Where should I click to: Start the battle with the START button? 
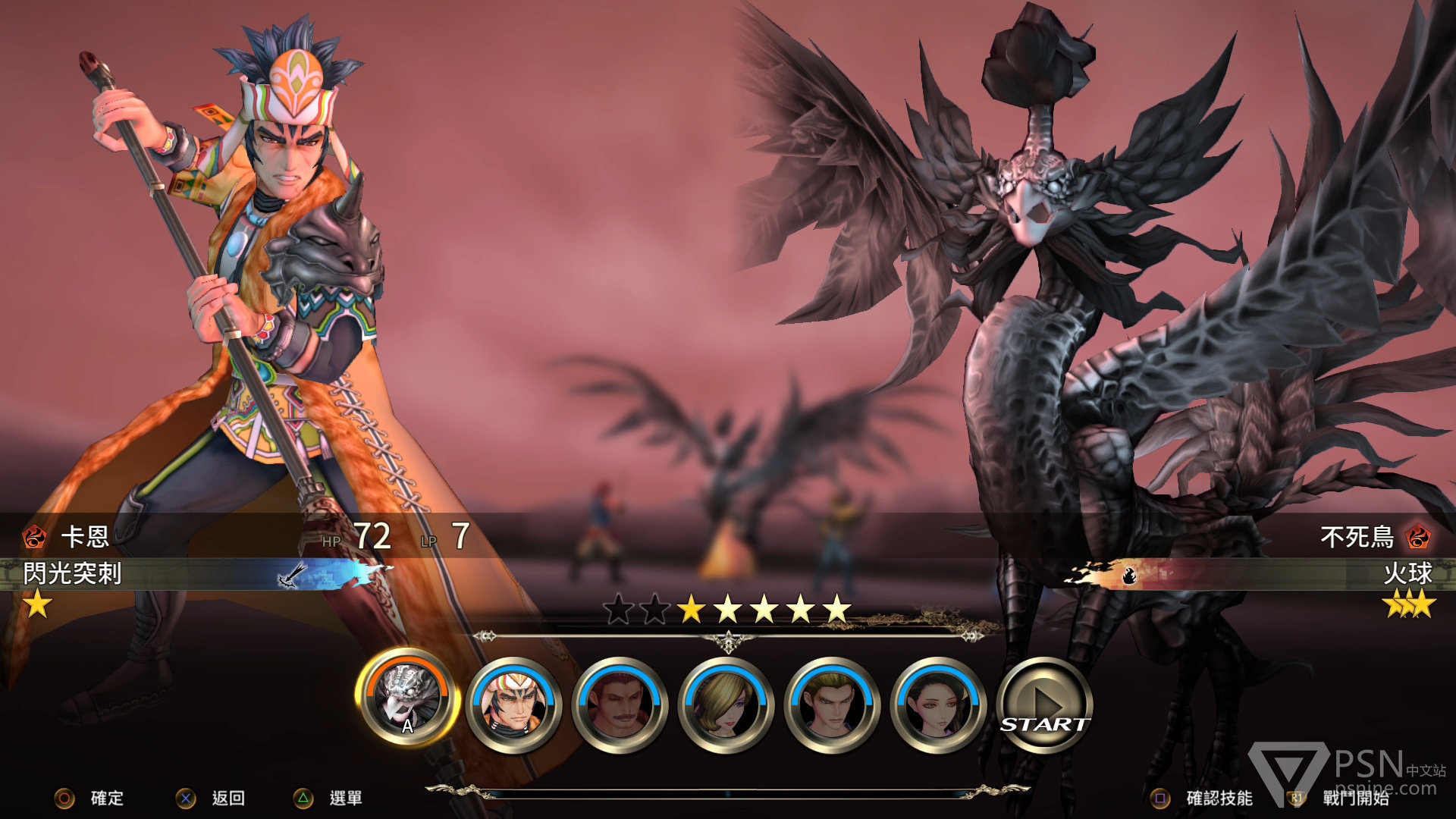(1044, 704)
